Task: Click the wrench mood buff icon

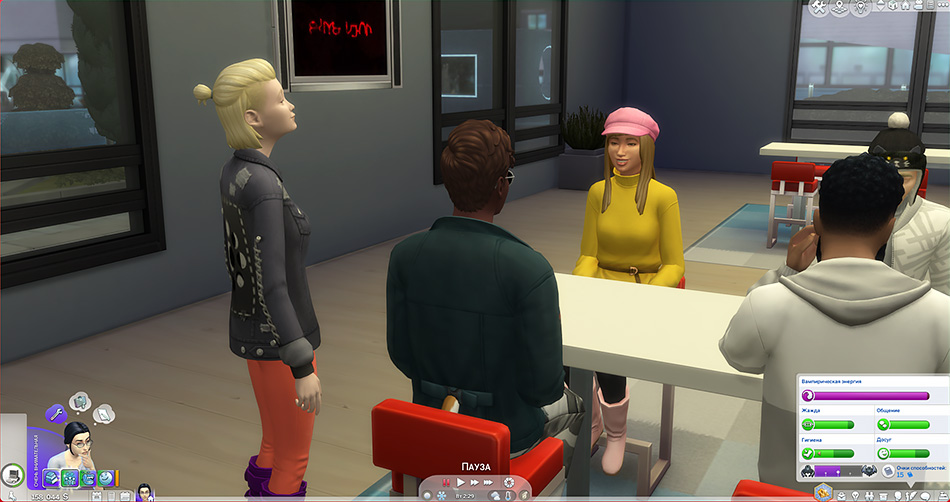Action: point(57,412)
